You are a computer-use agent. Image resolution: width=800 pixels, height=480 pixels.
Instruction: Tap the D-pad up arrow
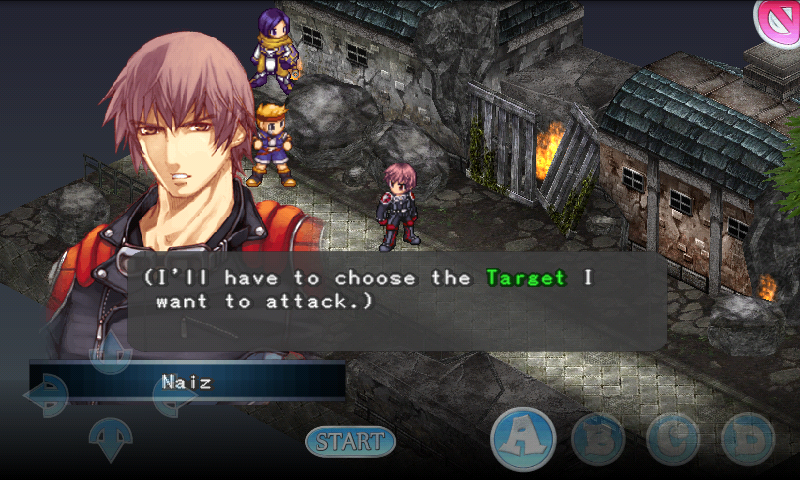pyautogui.click(x=110, y=350)
